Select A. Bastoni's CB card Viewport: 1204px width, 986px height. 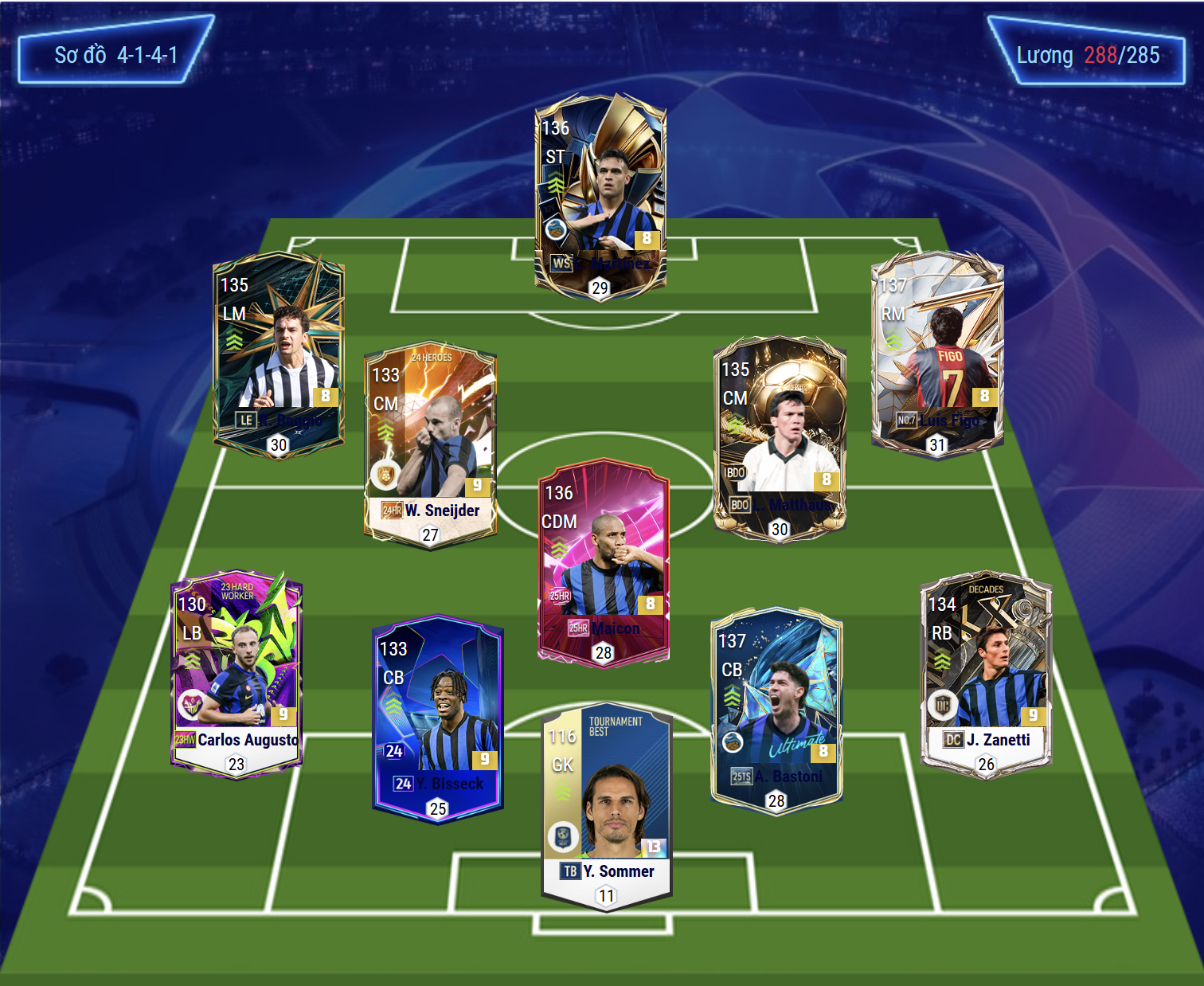[x=776, y=709]
